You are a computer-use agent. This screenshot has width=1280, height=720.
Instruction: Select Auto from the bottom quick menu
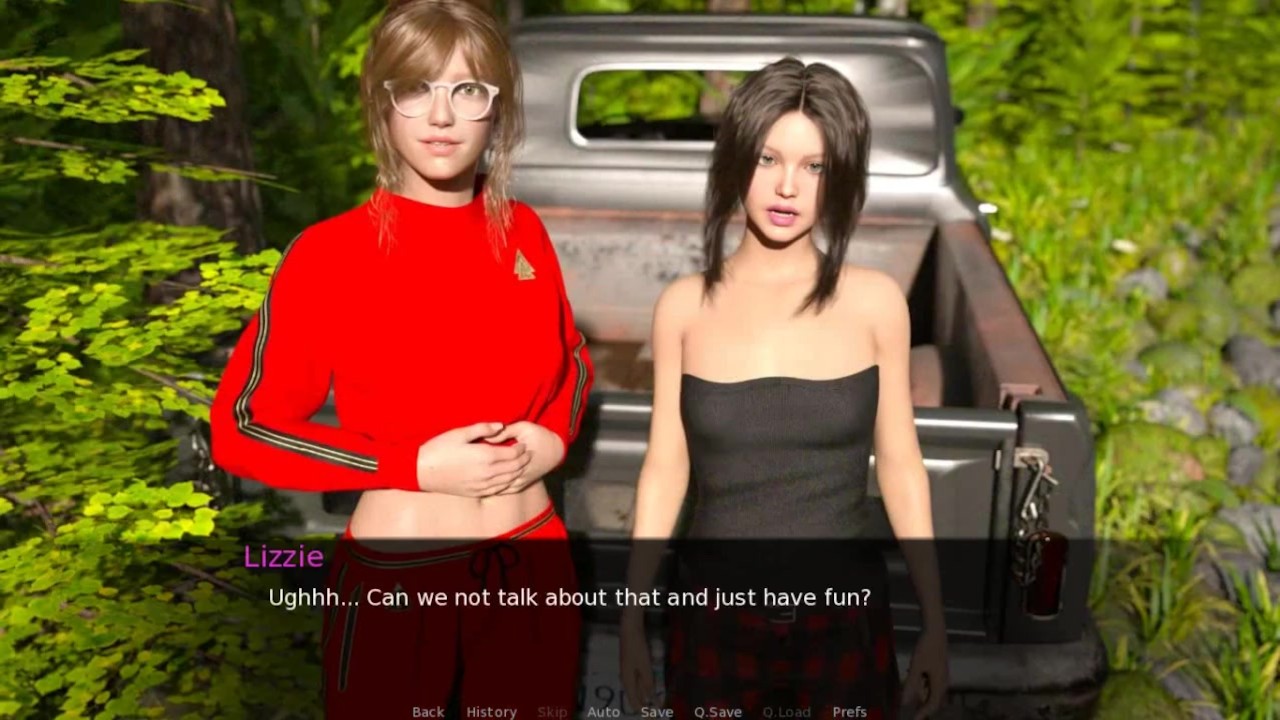pos(604,711)
